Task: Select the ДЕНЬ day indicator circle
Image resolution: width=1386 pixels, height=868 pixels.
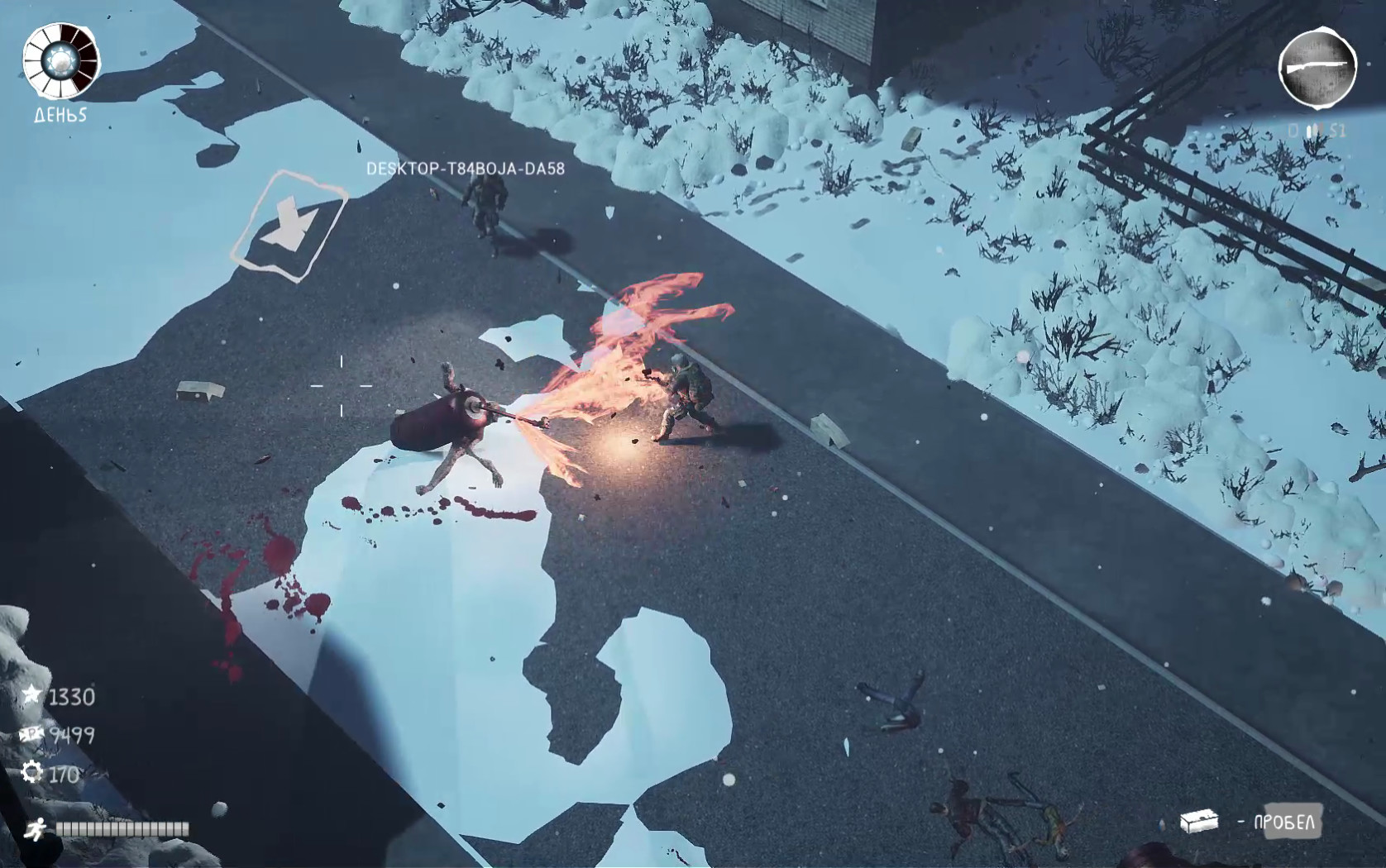Action: 59,62
